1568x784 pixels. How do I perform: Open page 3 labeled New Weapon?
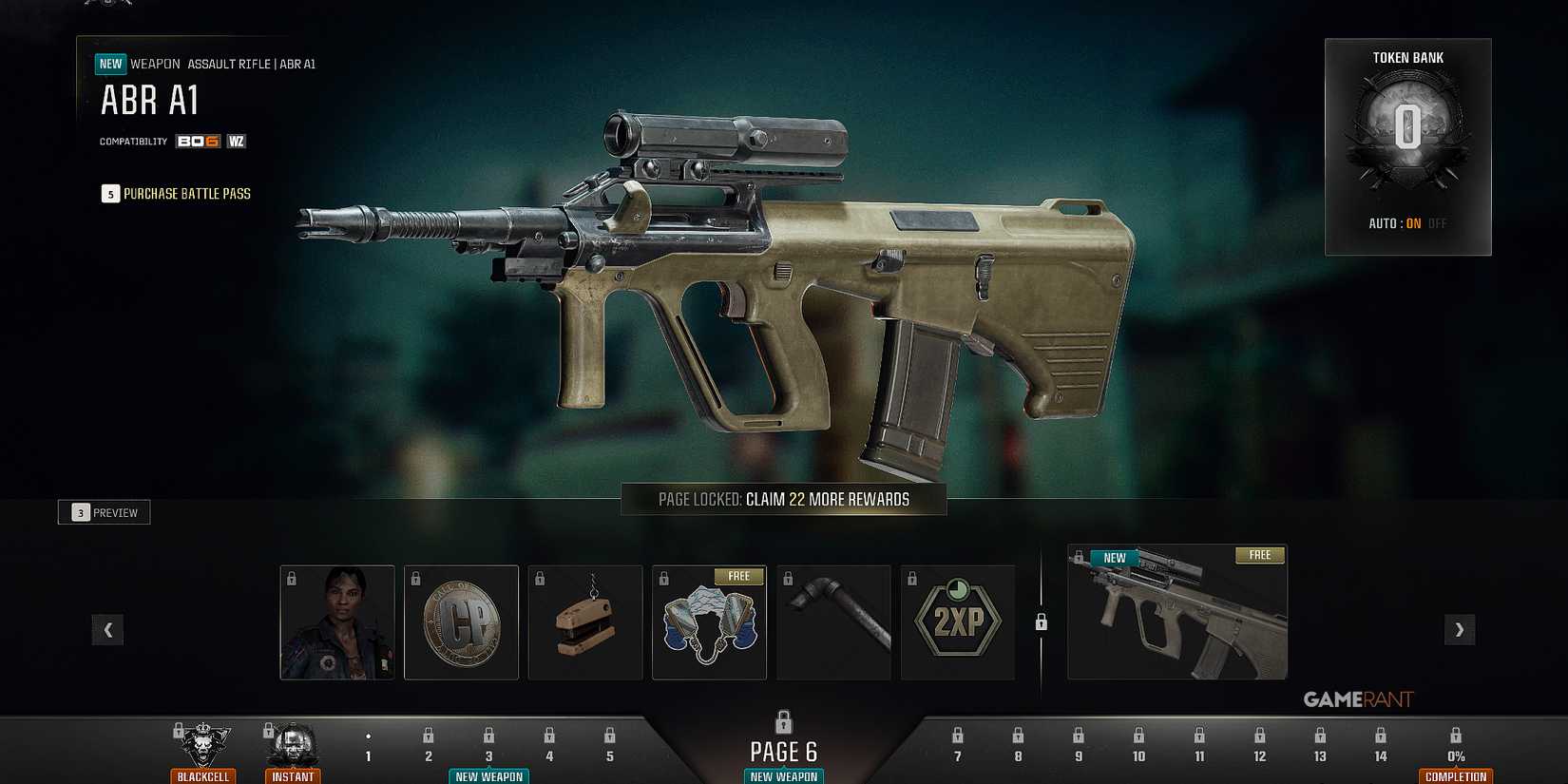(x=488, y=746)
